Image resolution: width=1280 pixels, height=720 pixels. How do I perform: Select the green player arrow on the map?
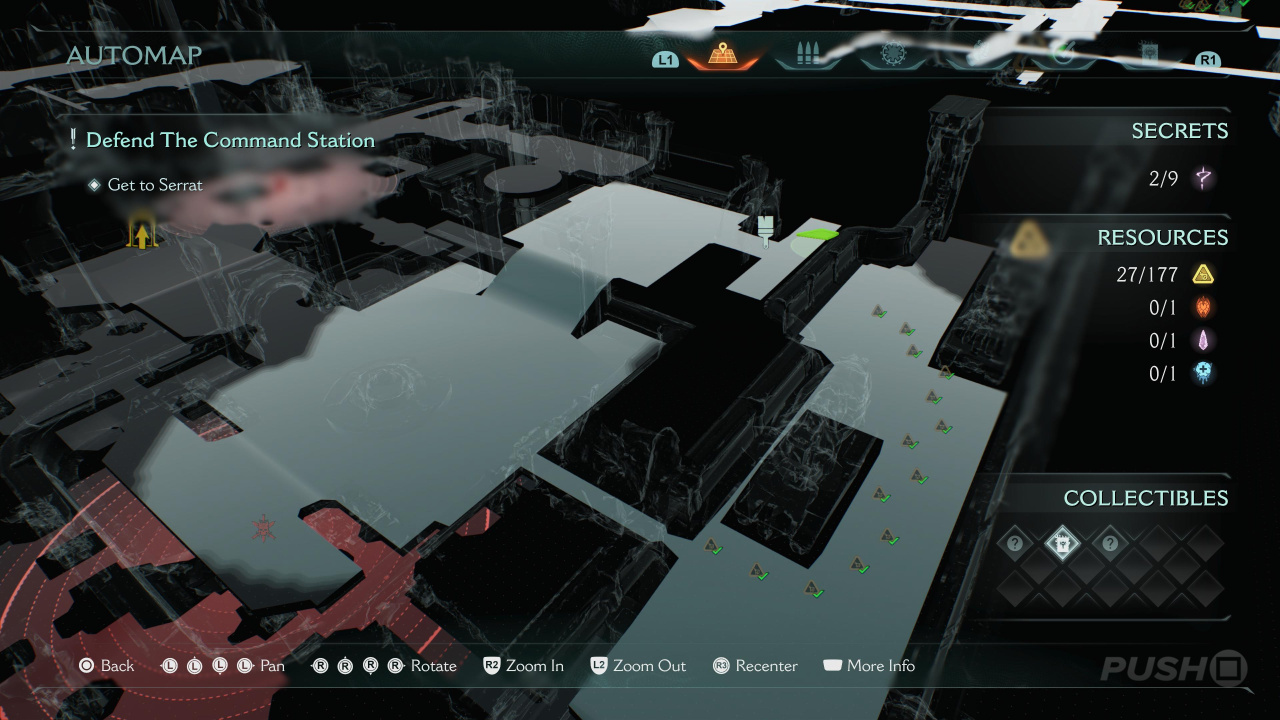tap(817, 235)
